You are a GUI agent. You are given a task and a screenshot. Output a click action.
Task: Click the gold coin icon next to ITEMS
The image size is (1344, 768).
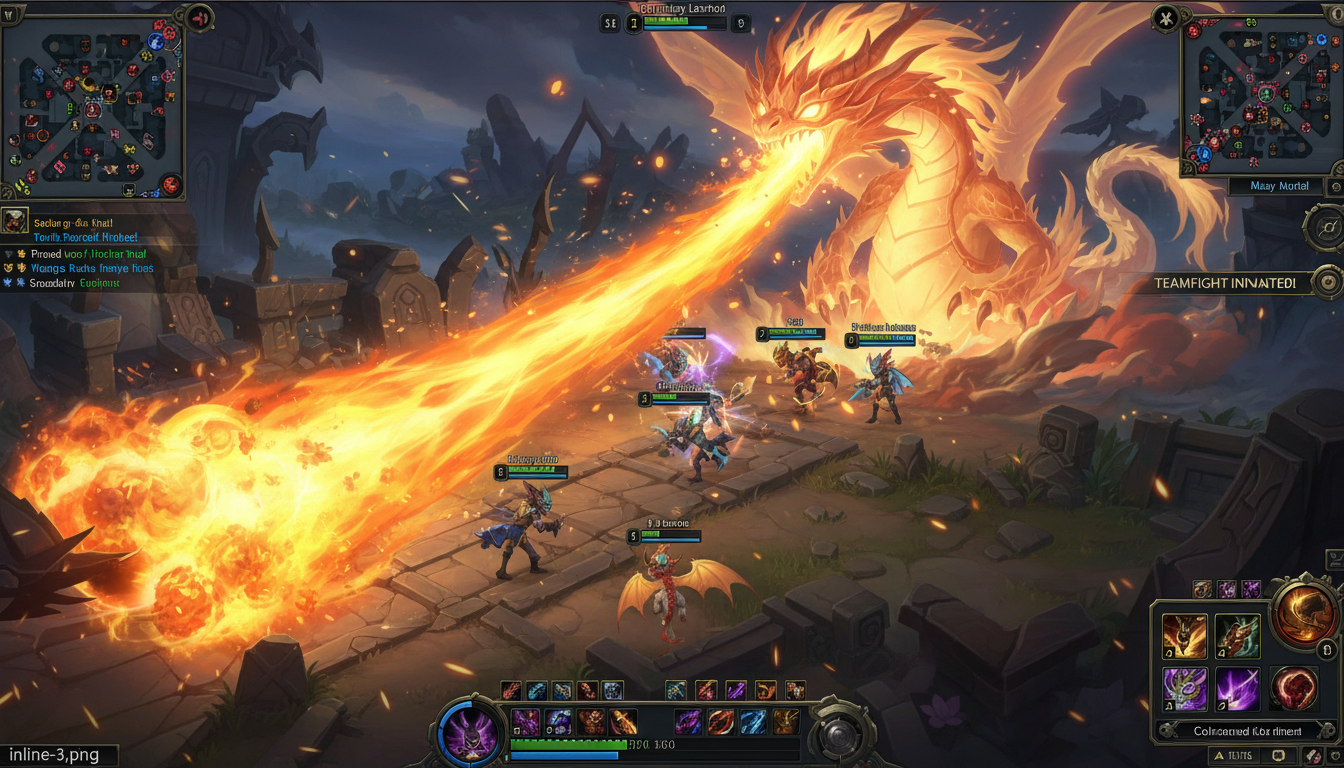pyautogui.click(x=1279, y=755)
